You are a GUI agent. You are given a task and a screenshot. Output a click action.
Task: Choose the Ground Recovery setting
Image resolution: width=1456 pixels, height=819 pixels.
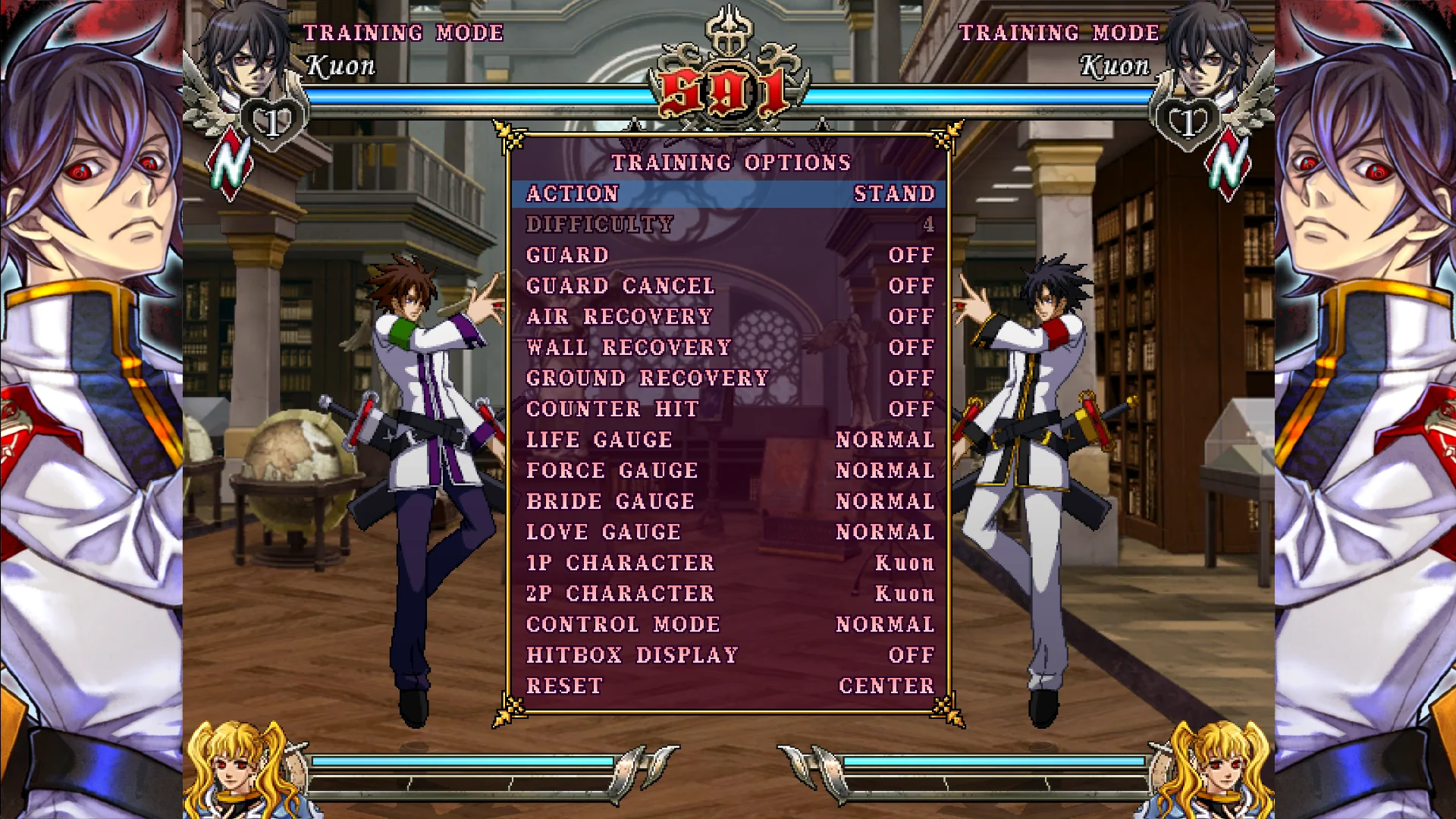coord(728,378)
